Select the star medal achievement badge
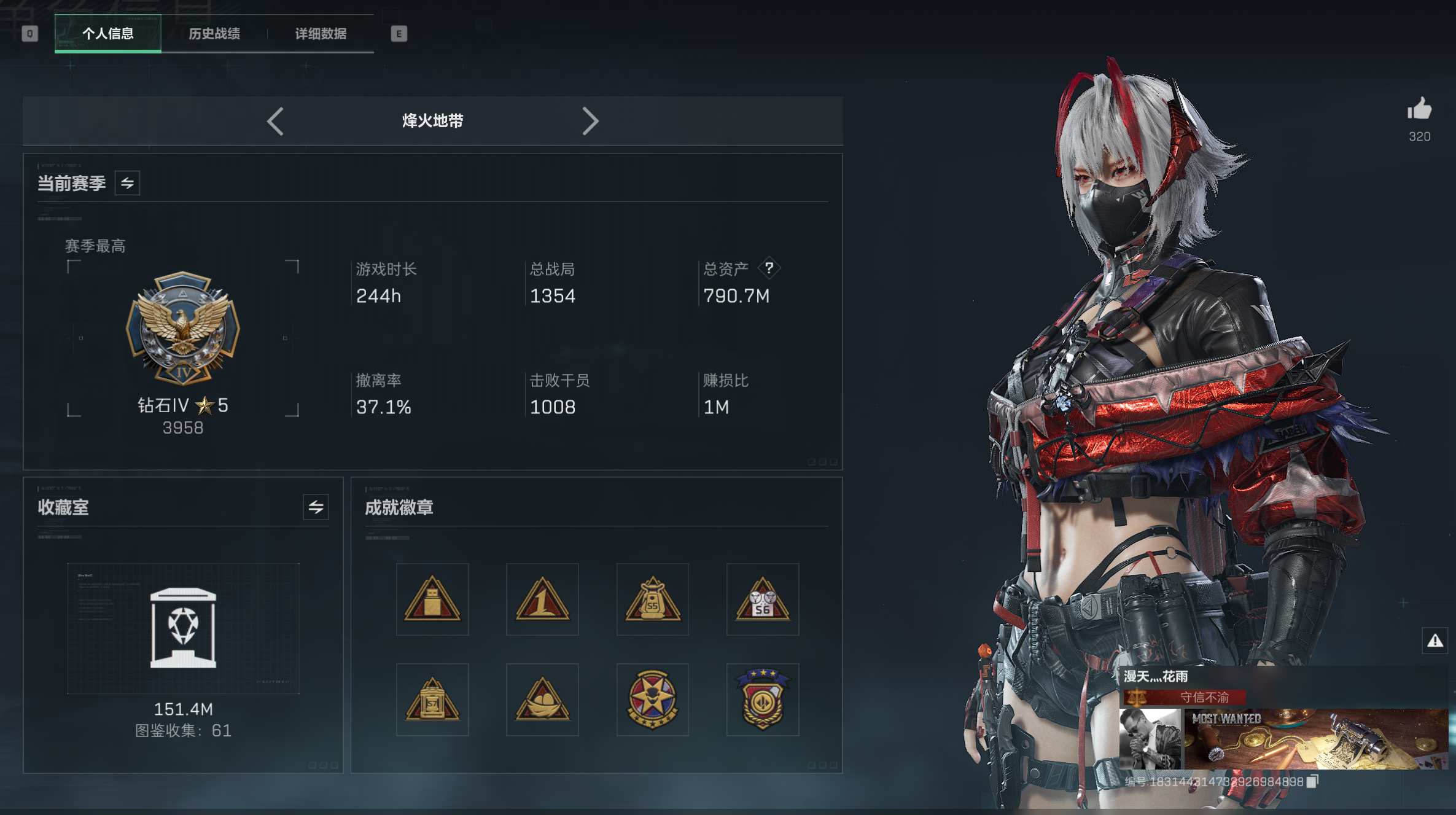This screenshot has width=1456, height=815. (653, 699)
